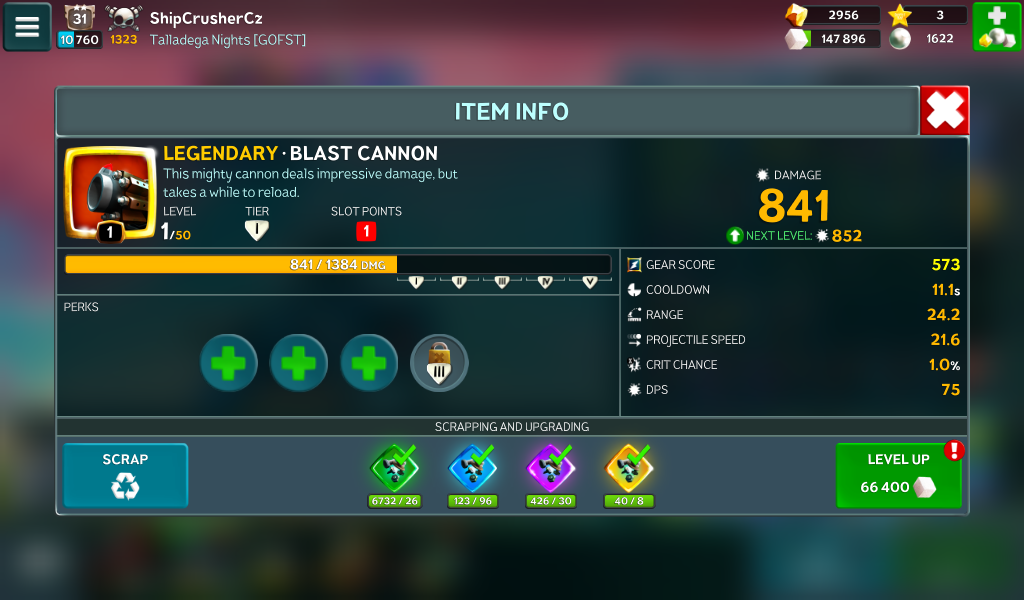This screenshot has height=600, width=1024.
Task: Click the skull infamy icon
Action: [x=124, y=17]
